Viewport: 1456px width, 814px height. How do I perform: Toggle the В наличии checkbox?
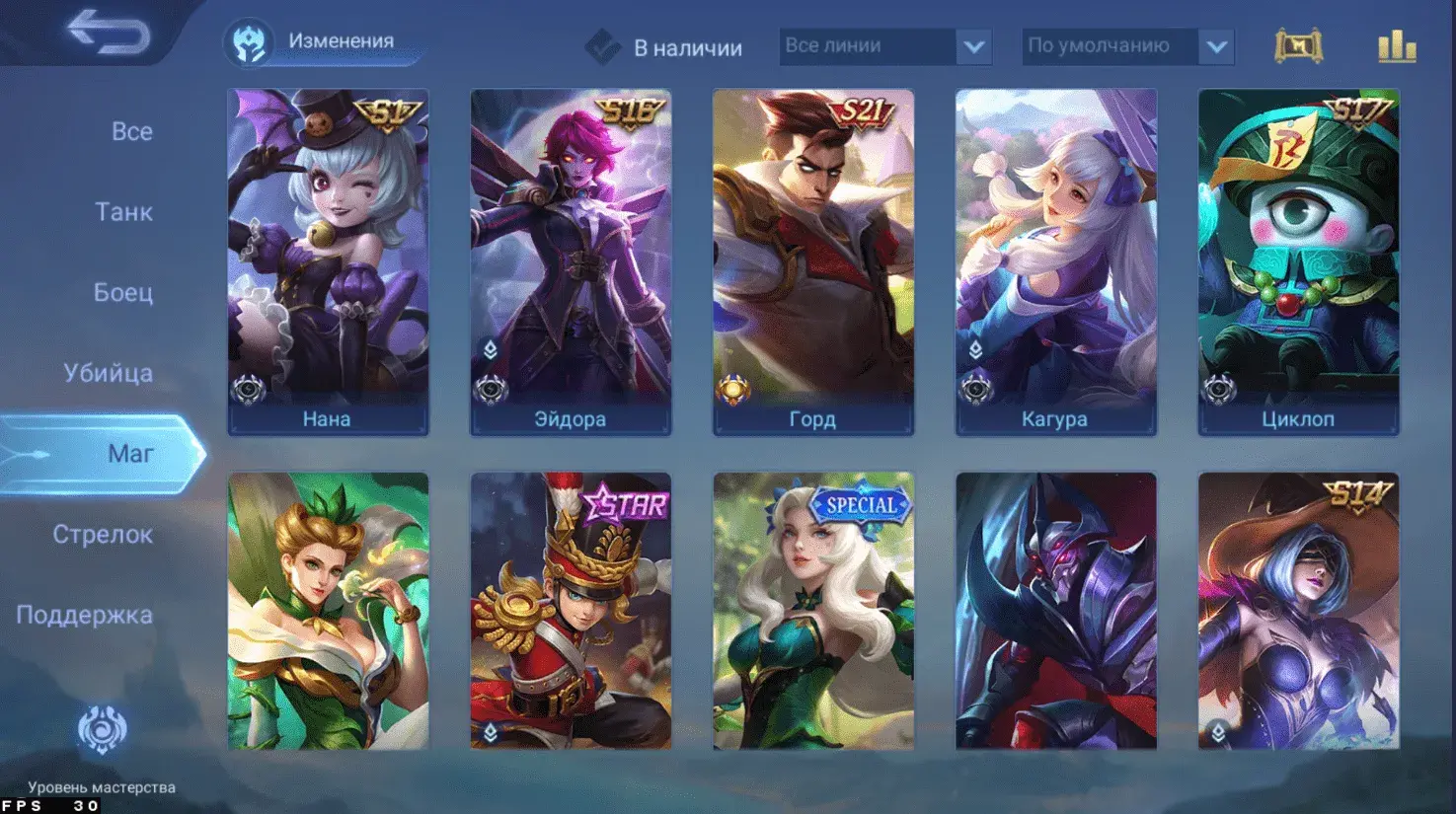602,46
